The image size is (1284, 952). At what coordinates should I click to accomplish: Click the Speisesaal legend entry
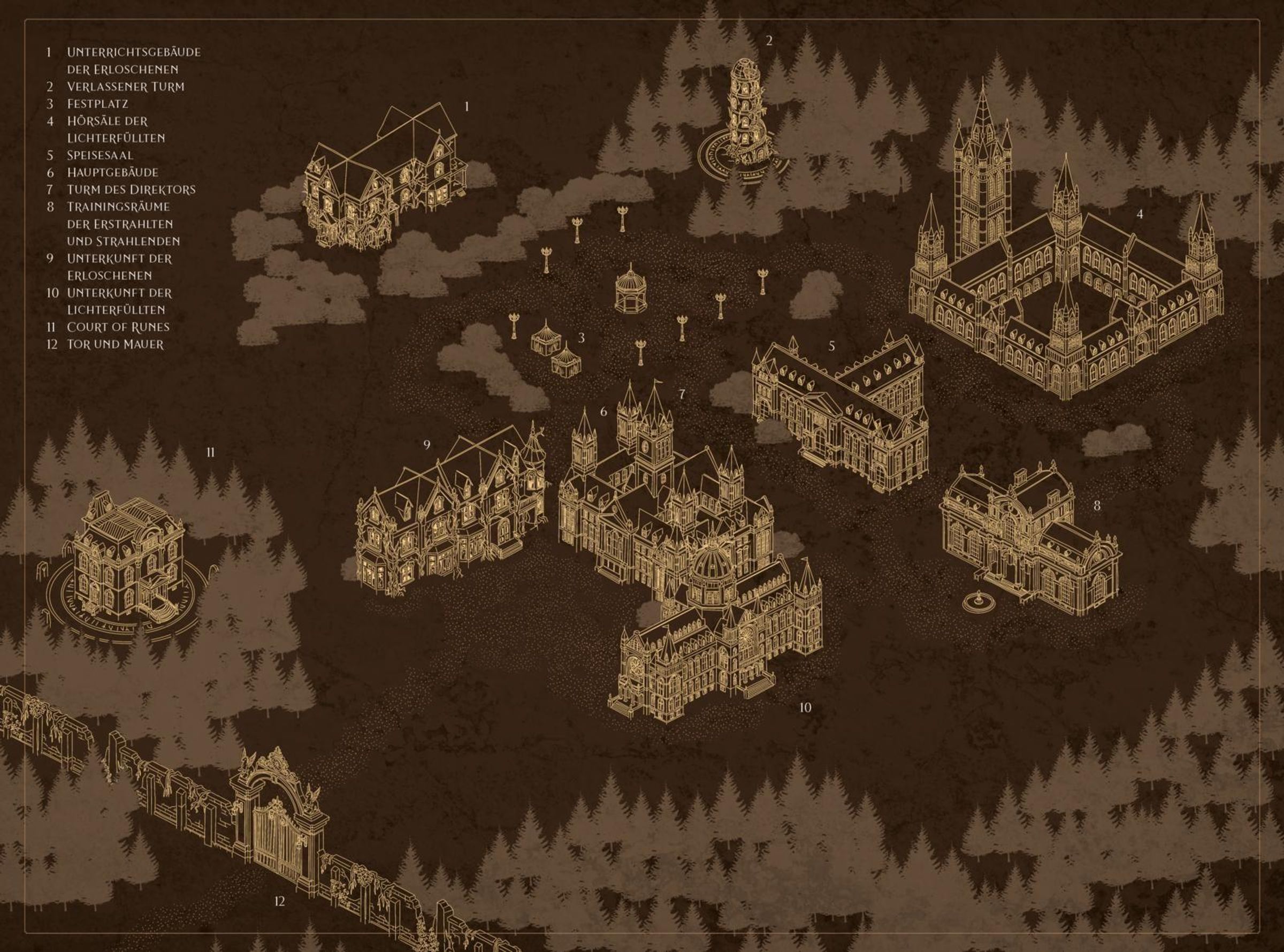coord(100,156)
